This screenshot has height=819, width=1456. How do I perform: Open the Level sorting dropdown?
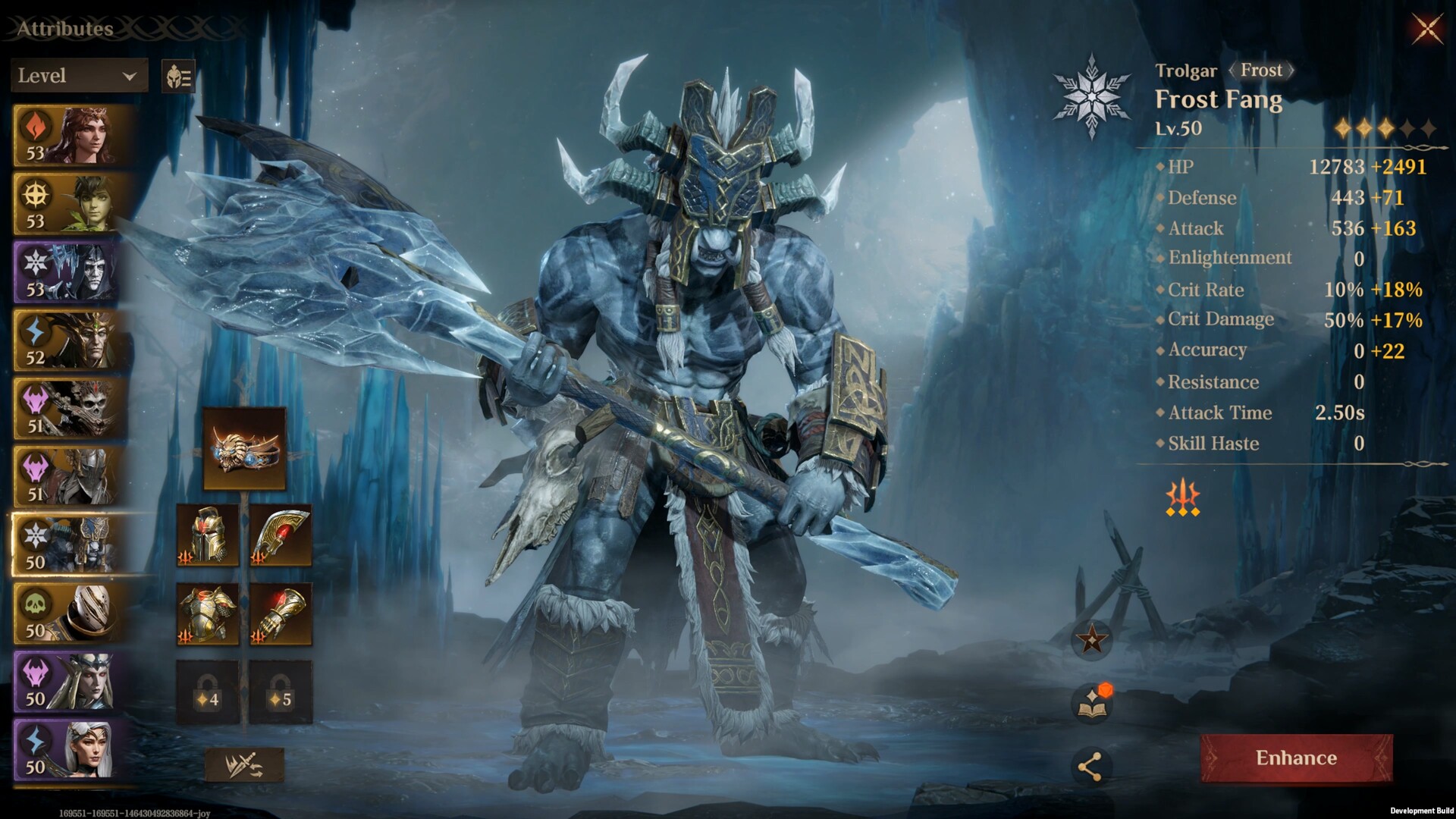[x=78, y=76]
